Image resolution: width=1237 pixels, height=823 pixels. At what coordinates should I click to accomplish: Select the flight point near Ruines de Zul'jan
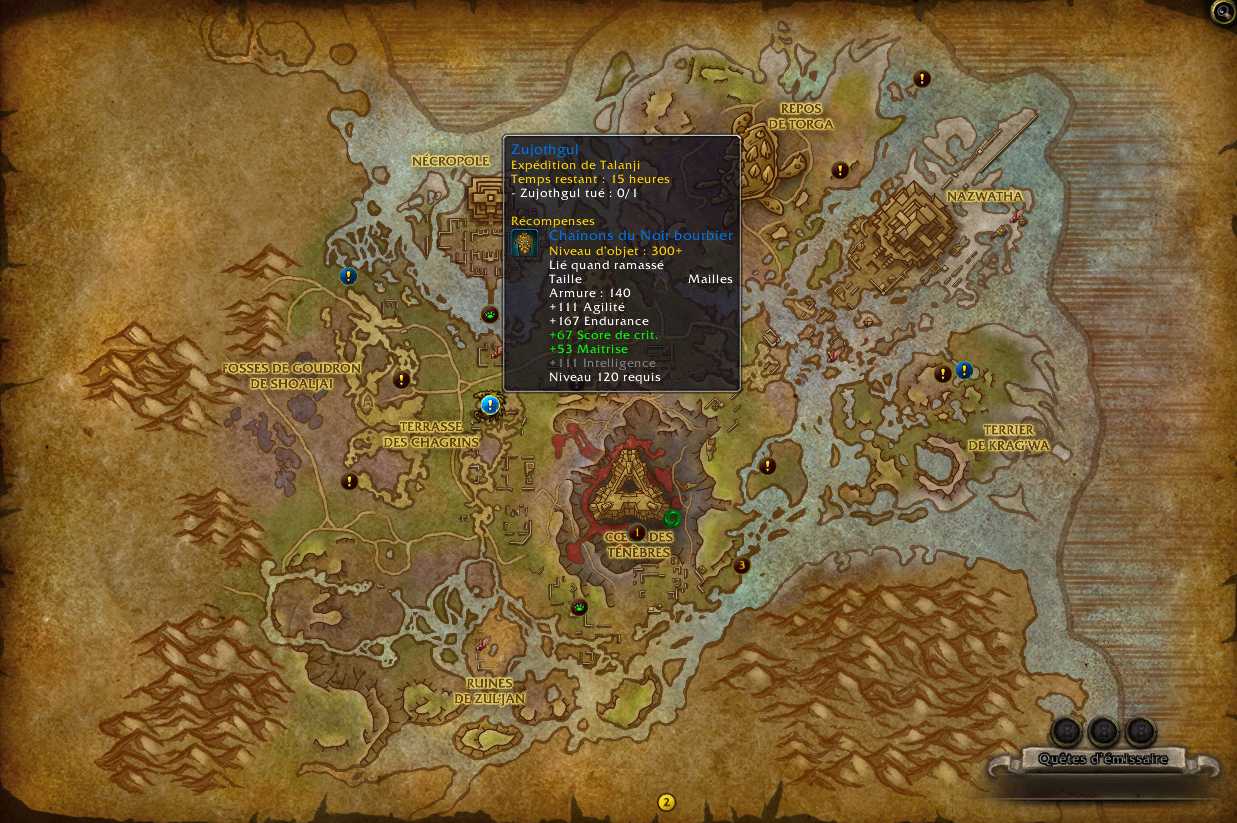(484, 644)
